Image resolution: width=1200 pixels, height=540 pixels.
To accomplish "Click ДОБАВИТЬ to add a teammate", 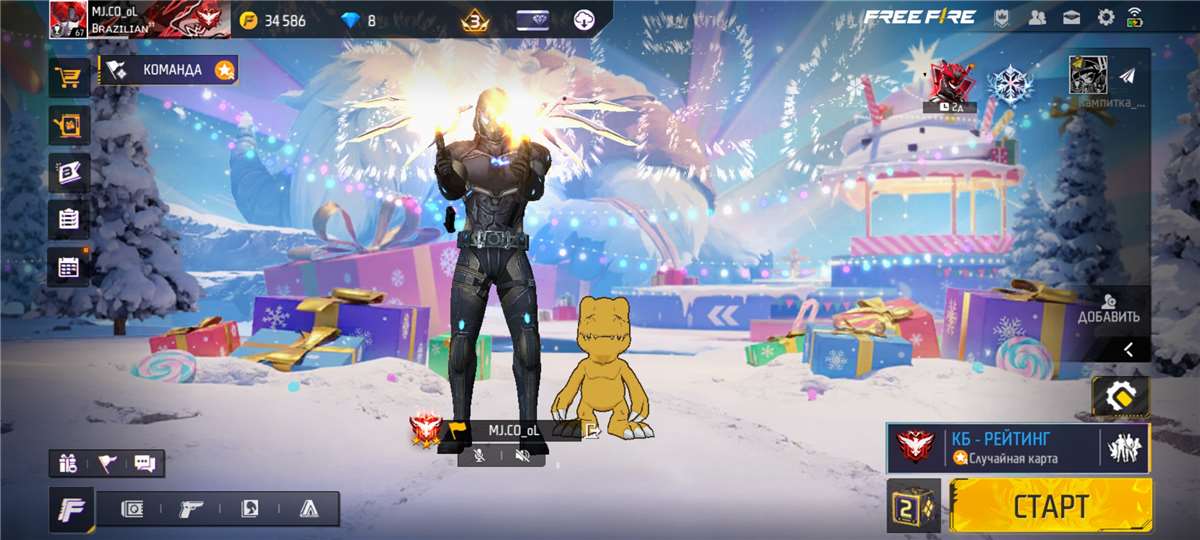I will tap(1108, 308).
